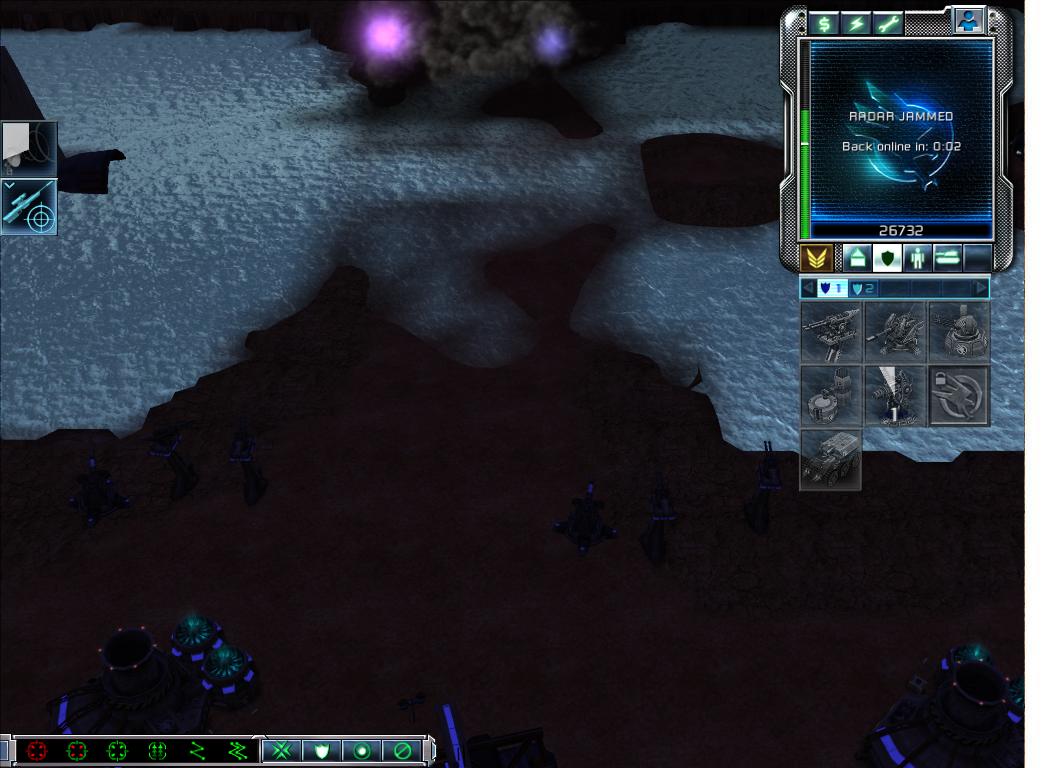Select the armored truck build icon
This screenshot has width=1060, height=768.
[x=831, y=460]
